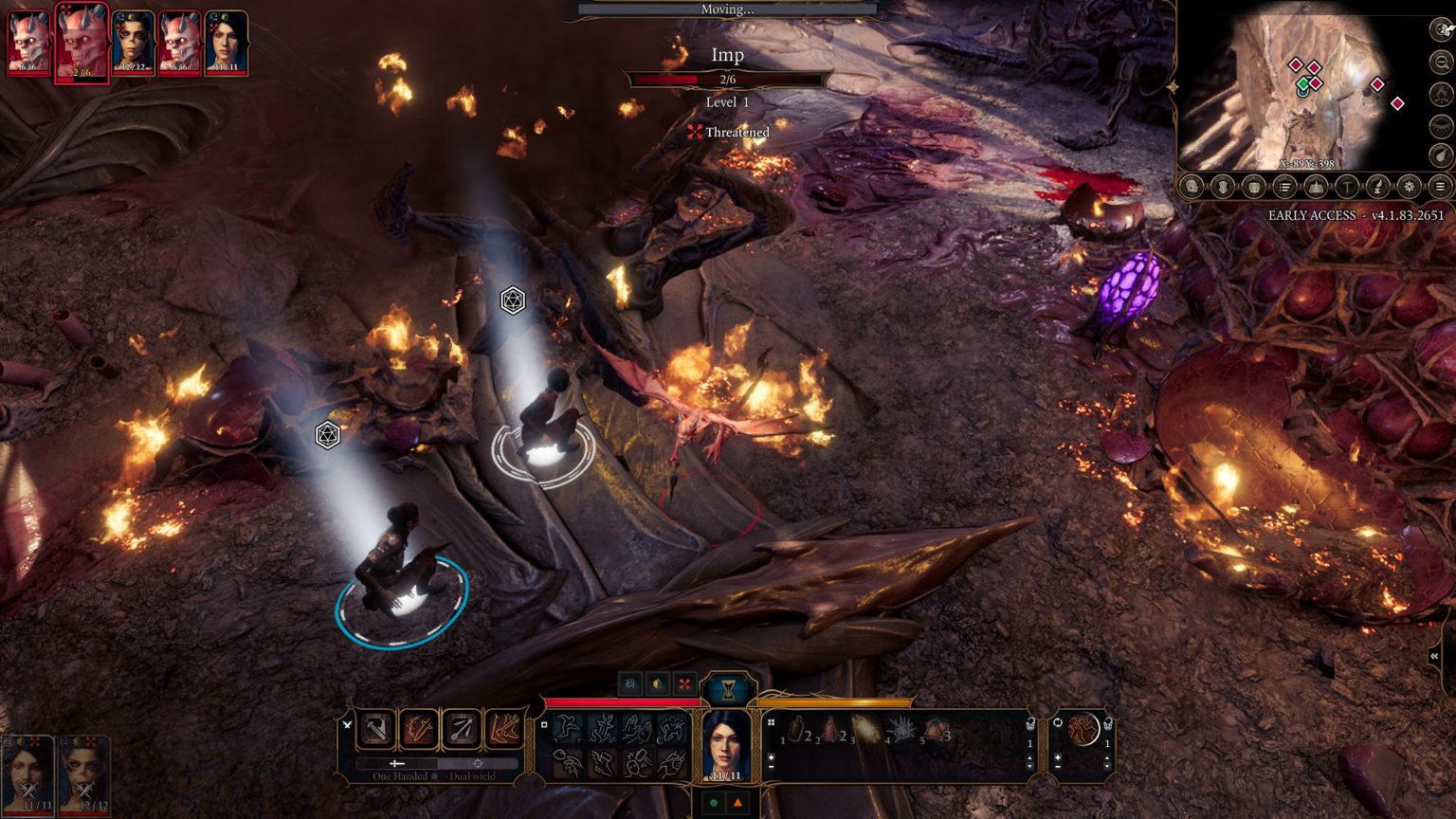
Task: Activate the round ability icon at hotbar's right end
Action: pyautogui.click(x=1083, y=729)
